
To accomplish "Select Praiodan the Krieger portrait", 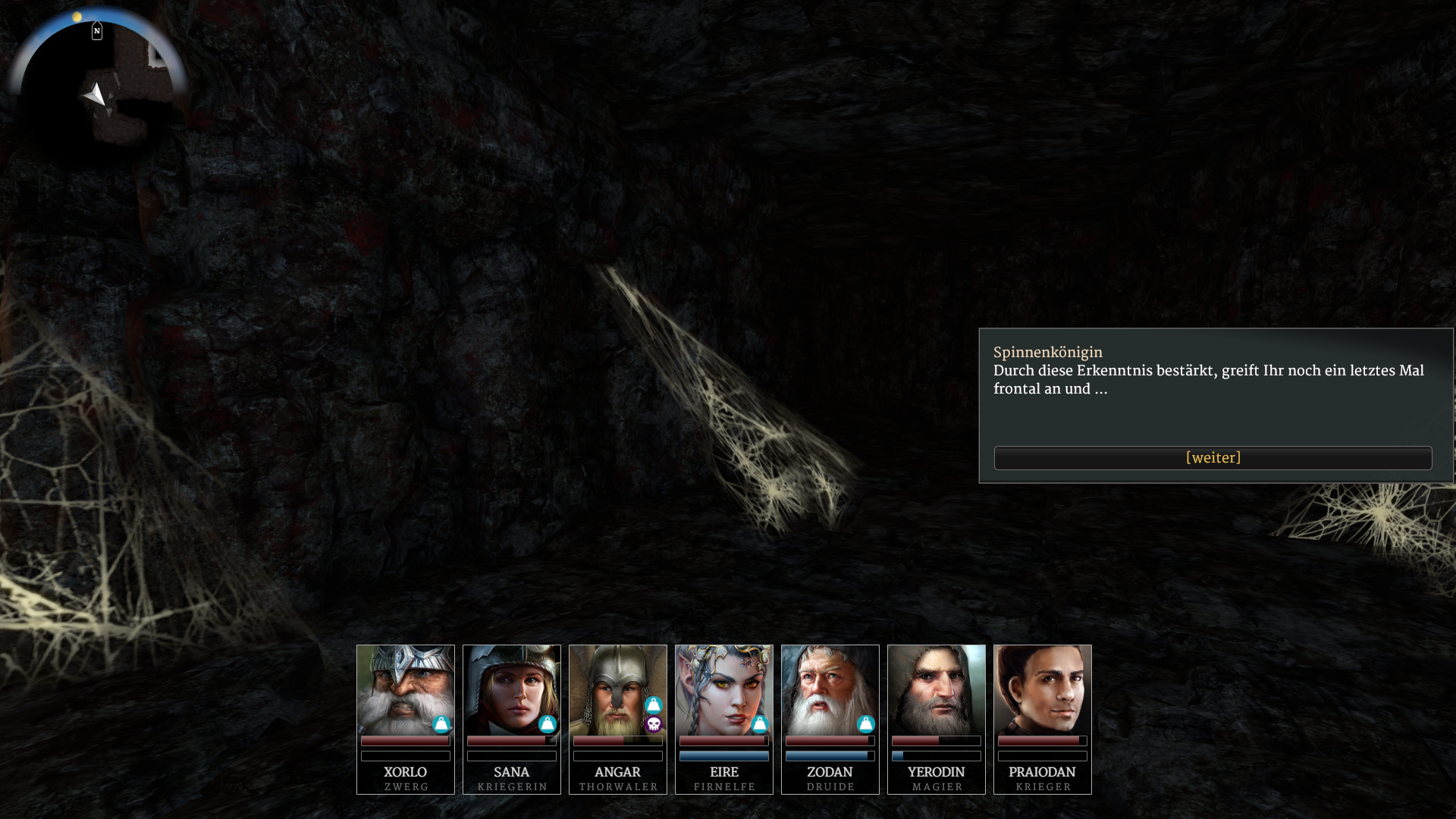I will [1042, 690].
